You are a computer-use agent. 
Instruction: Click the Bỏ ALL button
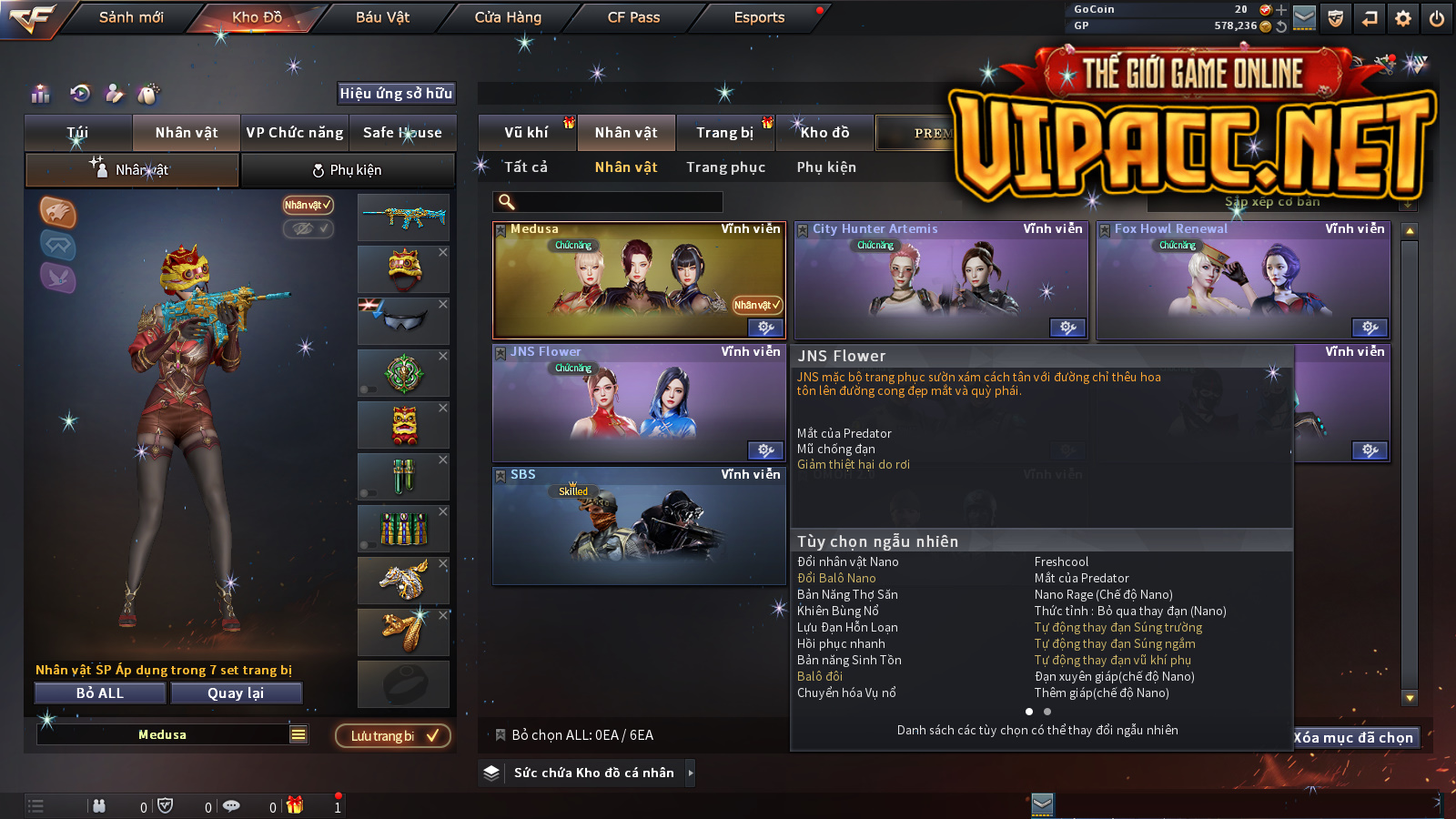pos(100,693)
